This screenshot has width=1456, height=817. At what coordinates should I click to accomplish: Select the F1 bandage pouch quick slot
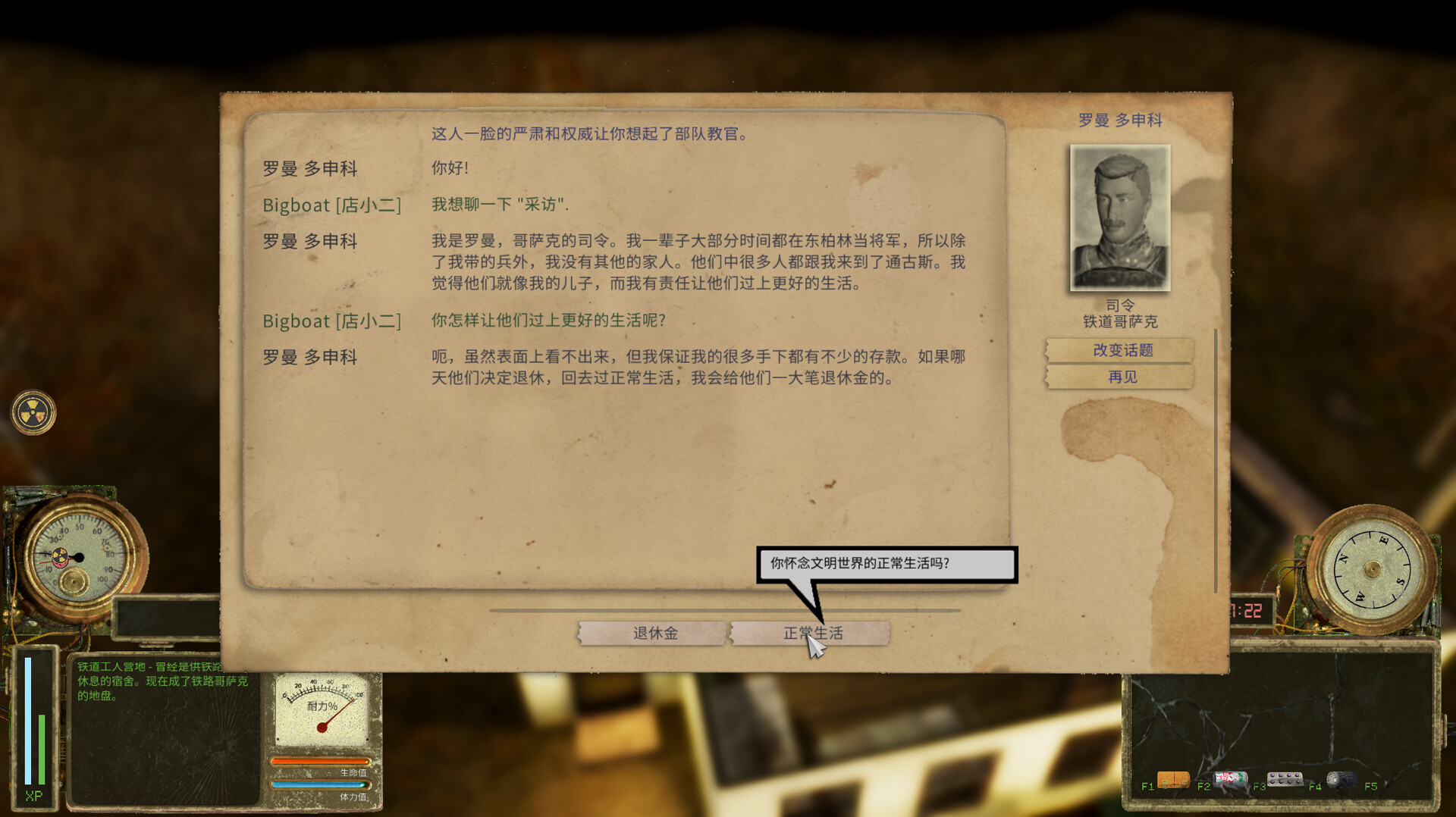point(1175,780)
